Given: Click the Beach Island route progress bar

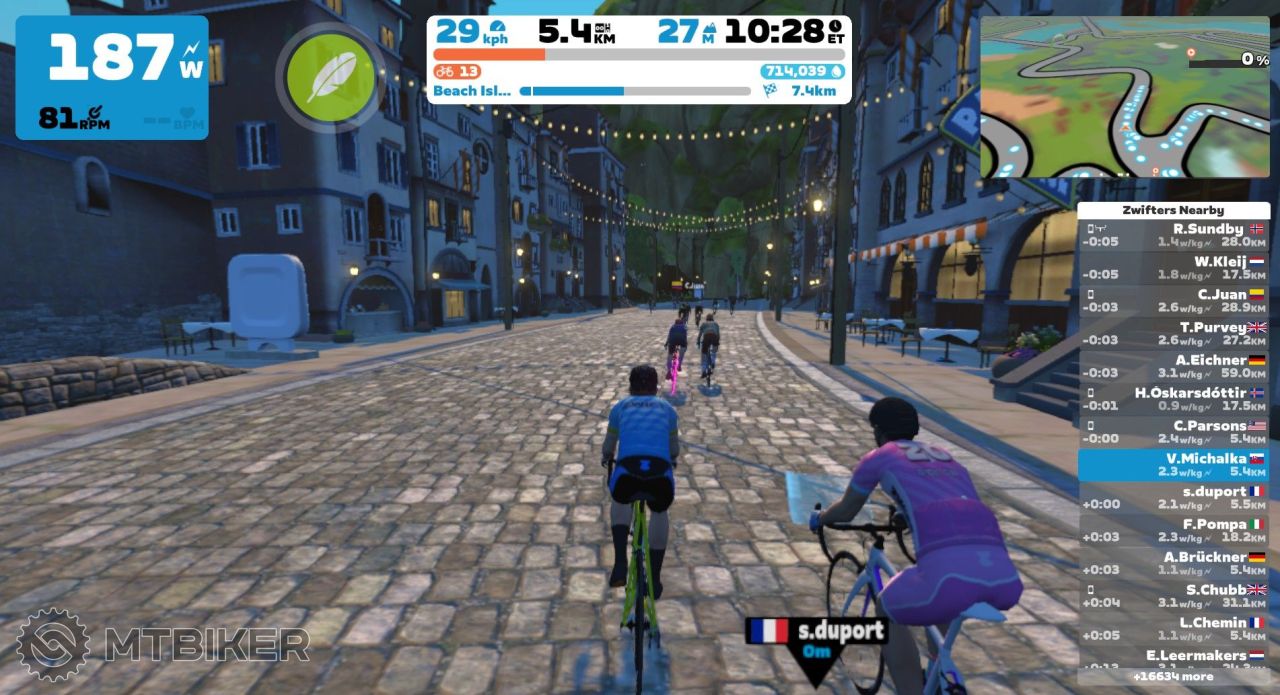Looking at the screenshot, I should 635,91.
